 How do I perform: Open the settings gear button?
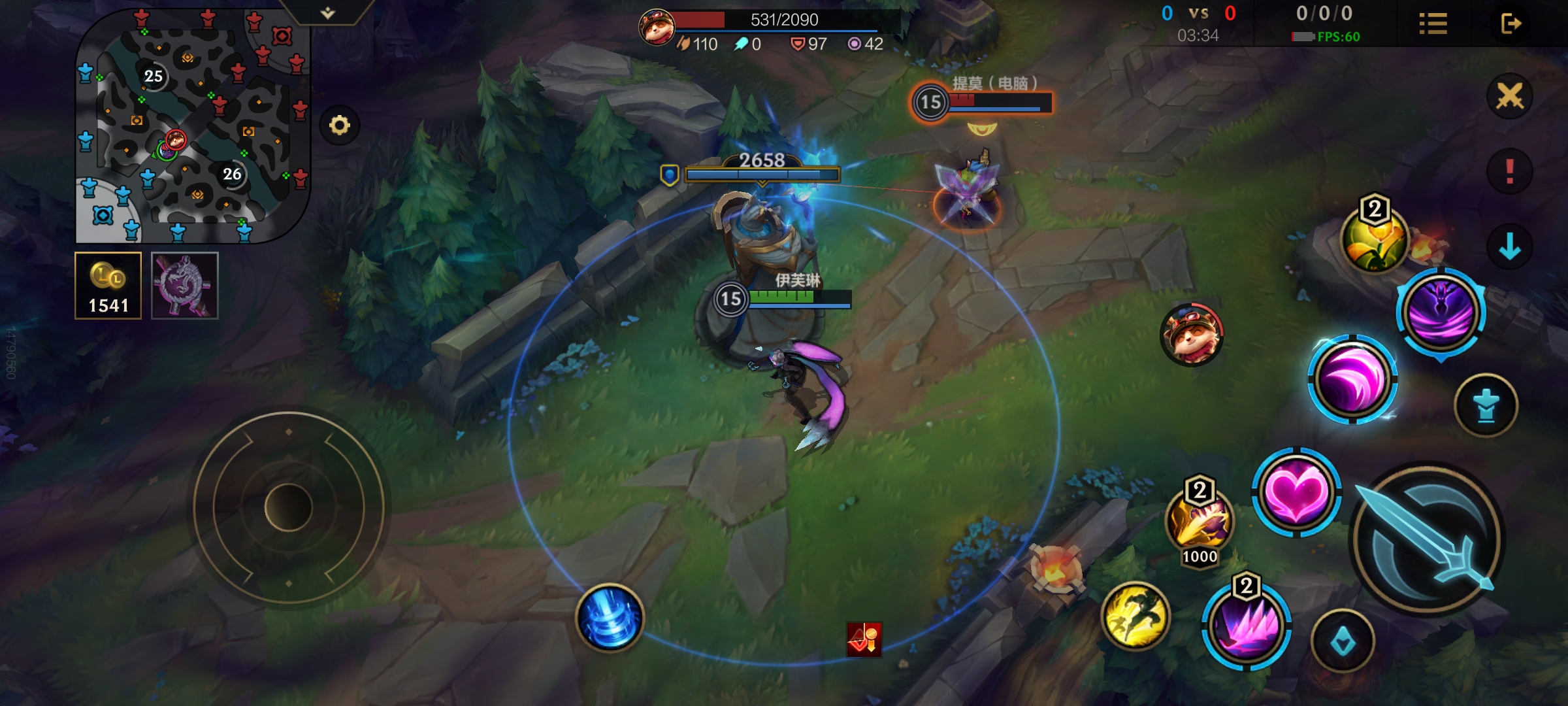339,125
